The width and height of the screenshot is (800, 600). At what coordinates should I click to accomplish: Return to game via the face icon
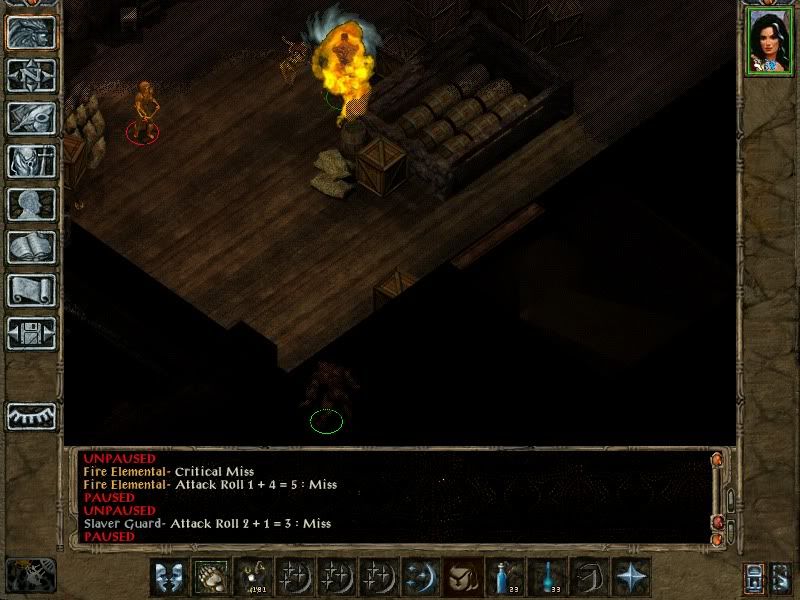31,32
